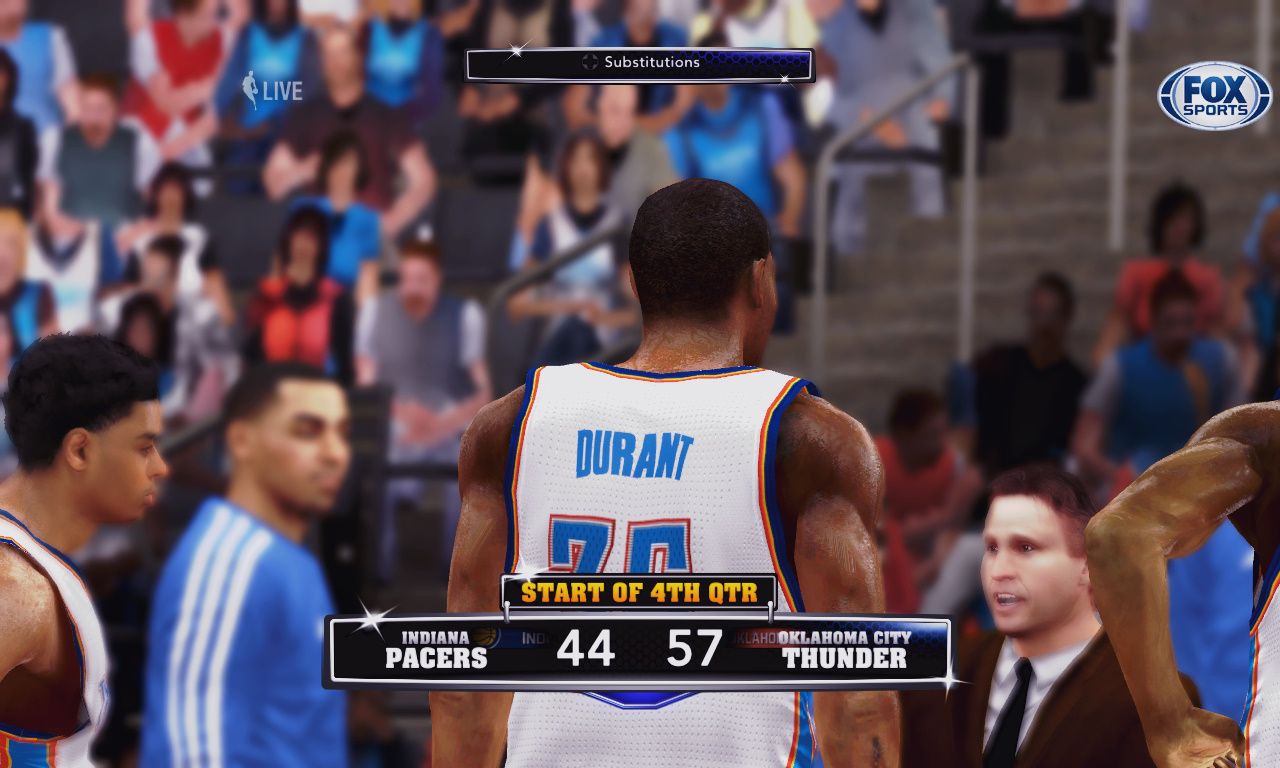Open the Substitutions bar

640,63
